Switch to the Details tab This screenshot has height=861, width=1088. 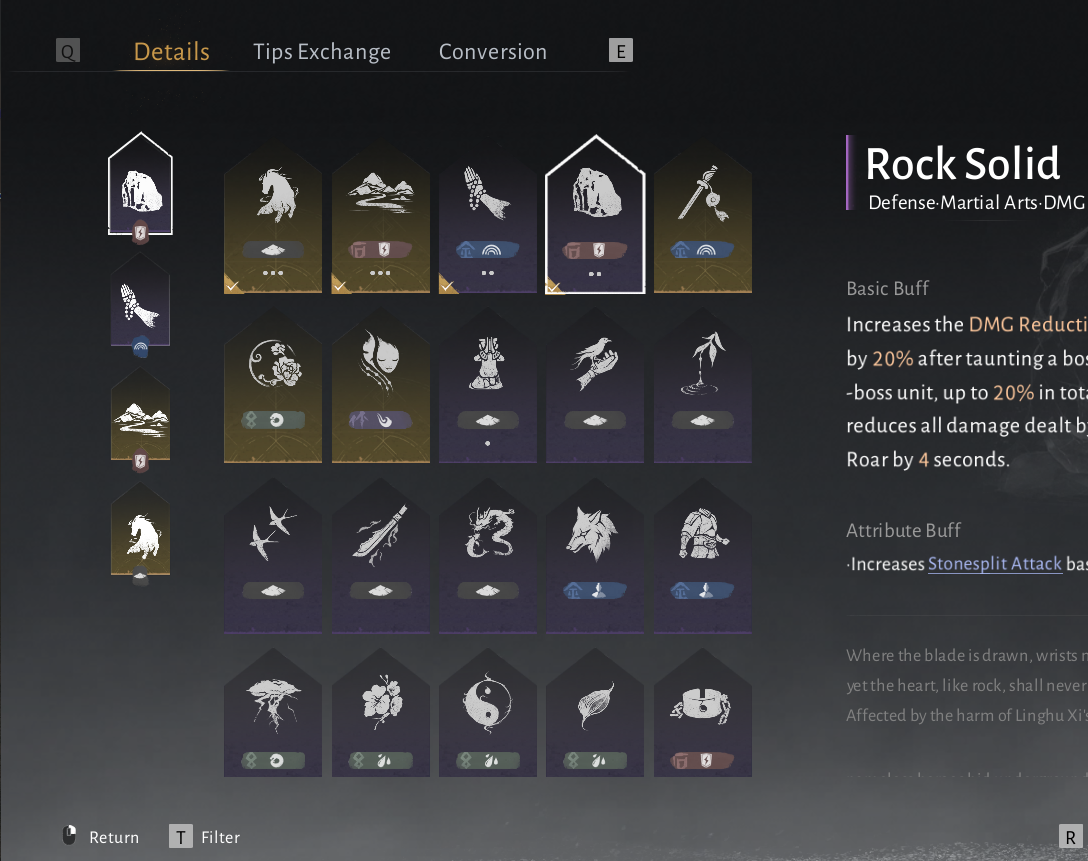(x=171, y=52)
